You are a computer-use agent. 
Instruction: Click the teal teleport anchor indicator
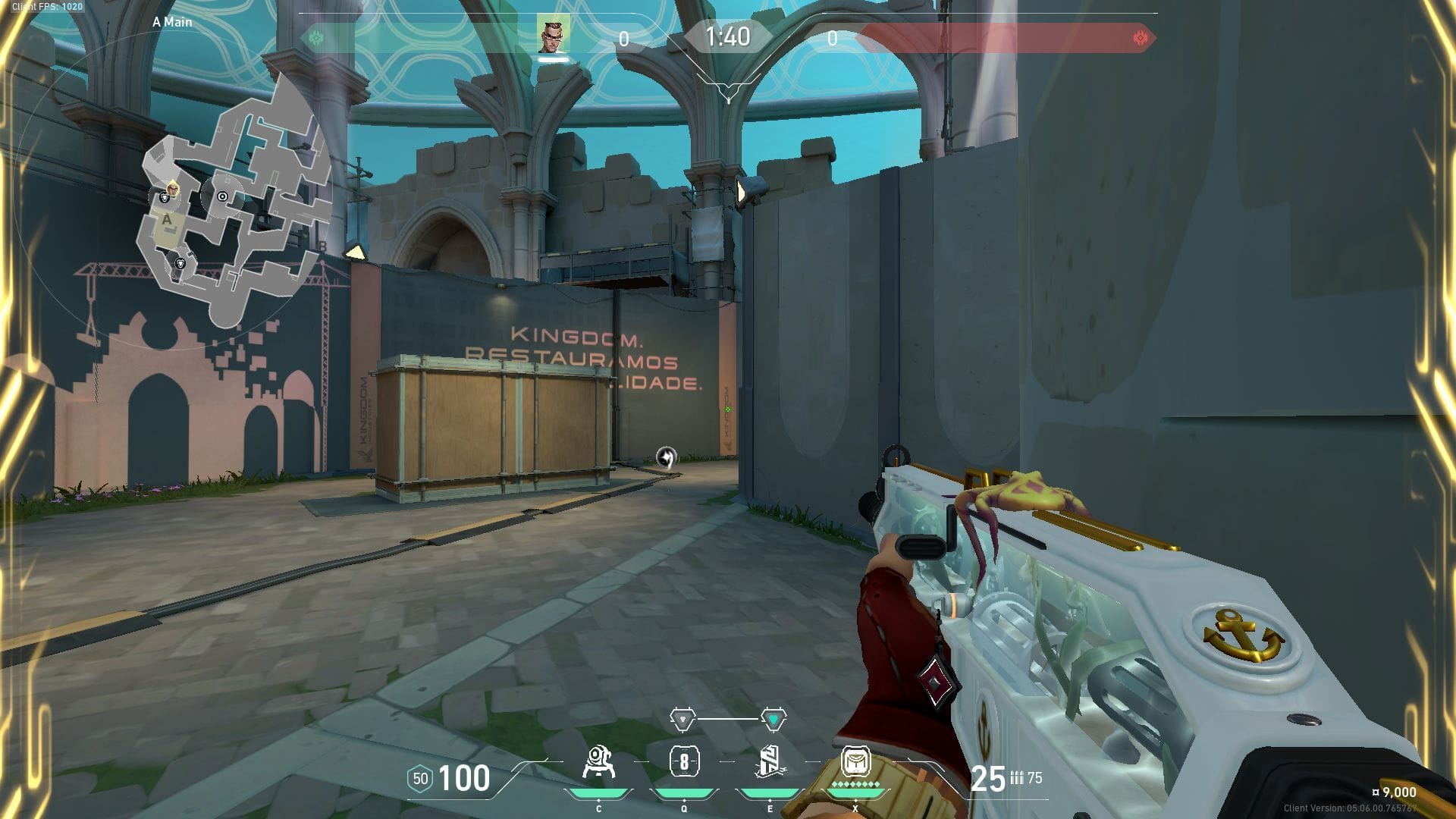click(x=773, y=718)
